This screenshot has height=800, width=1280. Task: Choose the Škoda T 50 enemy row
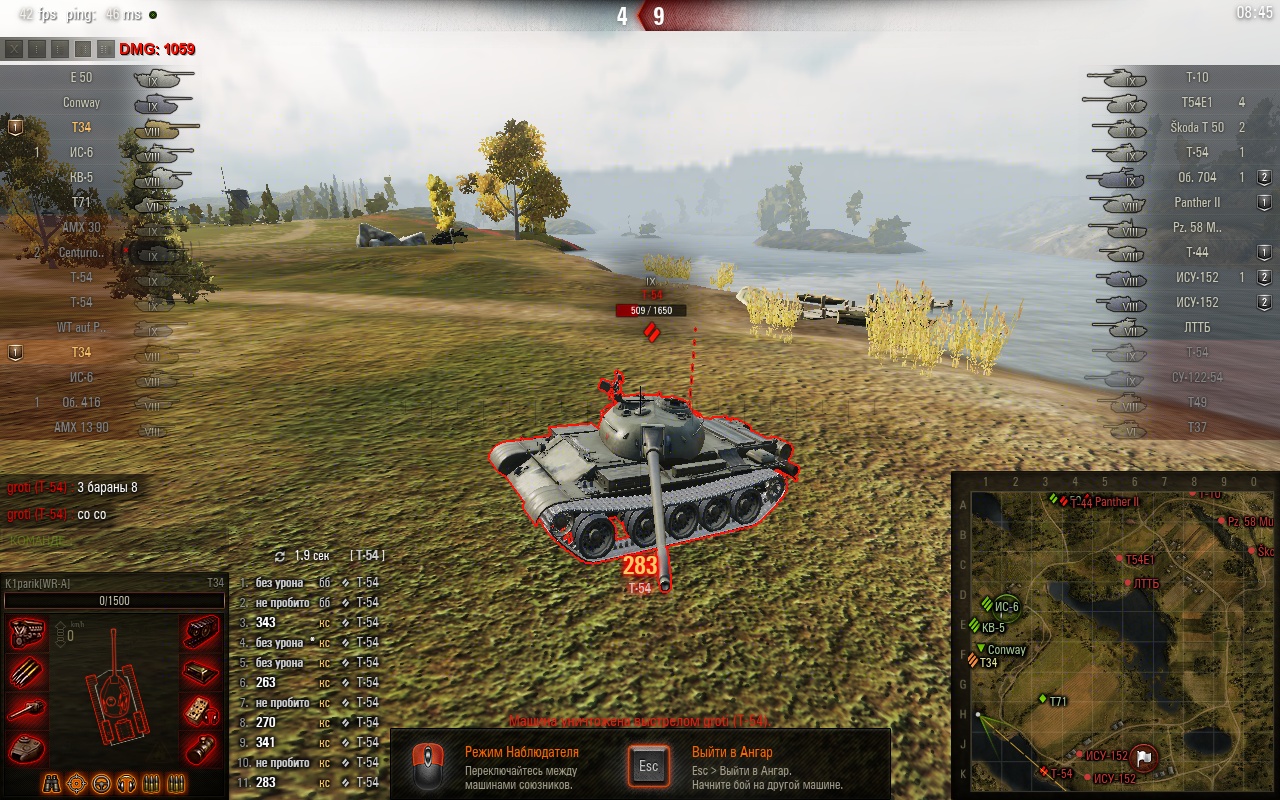click(1196, 128)
